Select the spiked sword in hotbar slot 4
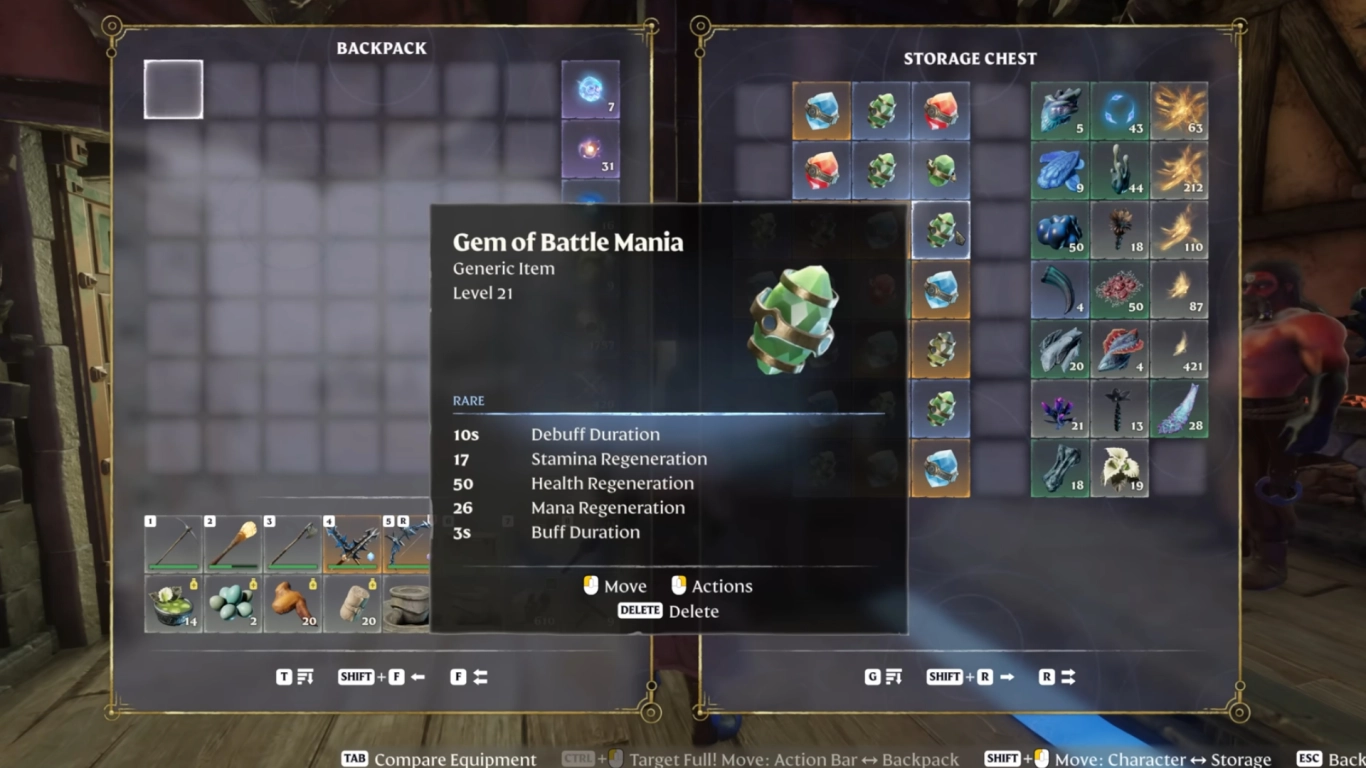 pos(354,543)
